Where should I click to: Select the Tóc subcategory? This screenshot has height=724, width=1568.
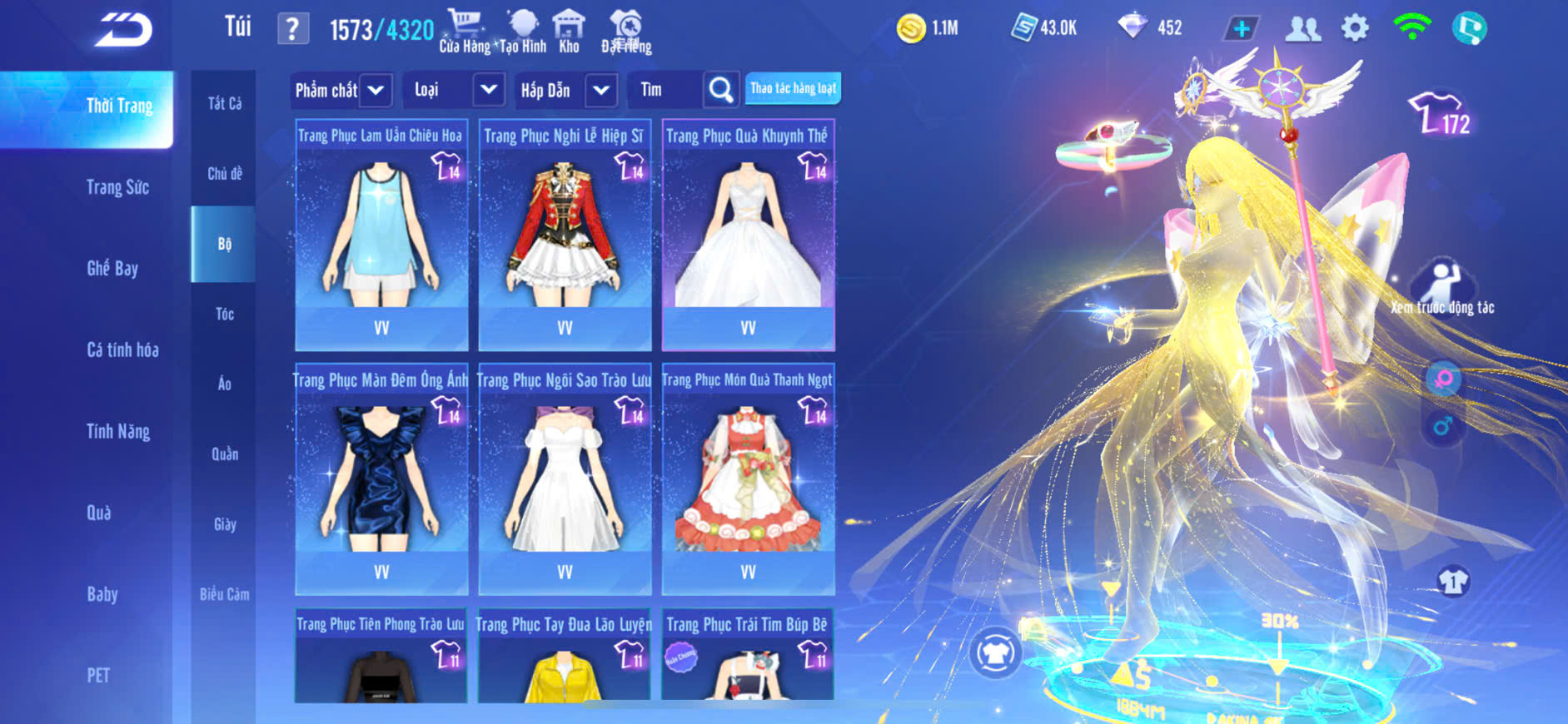(x=224, y=315)
